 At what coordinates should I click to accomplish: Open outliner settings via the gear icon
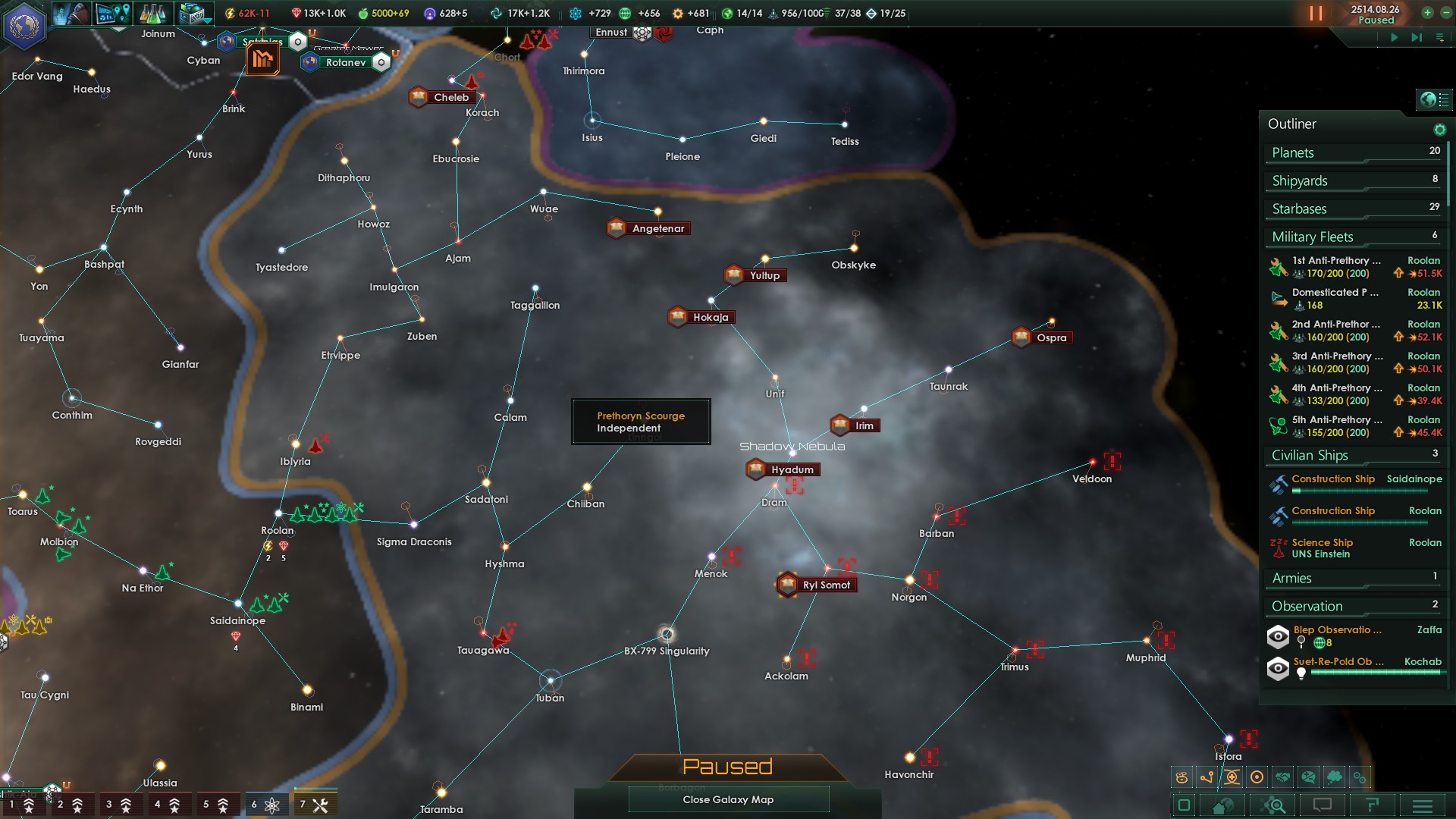[1440, 129]
